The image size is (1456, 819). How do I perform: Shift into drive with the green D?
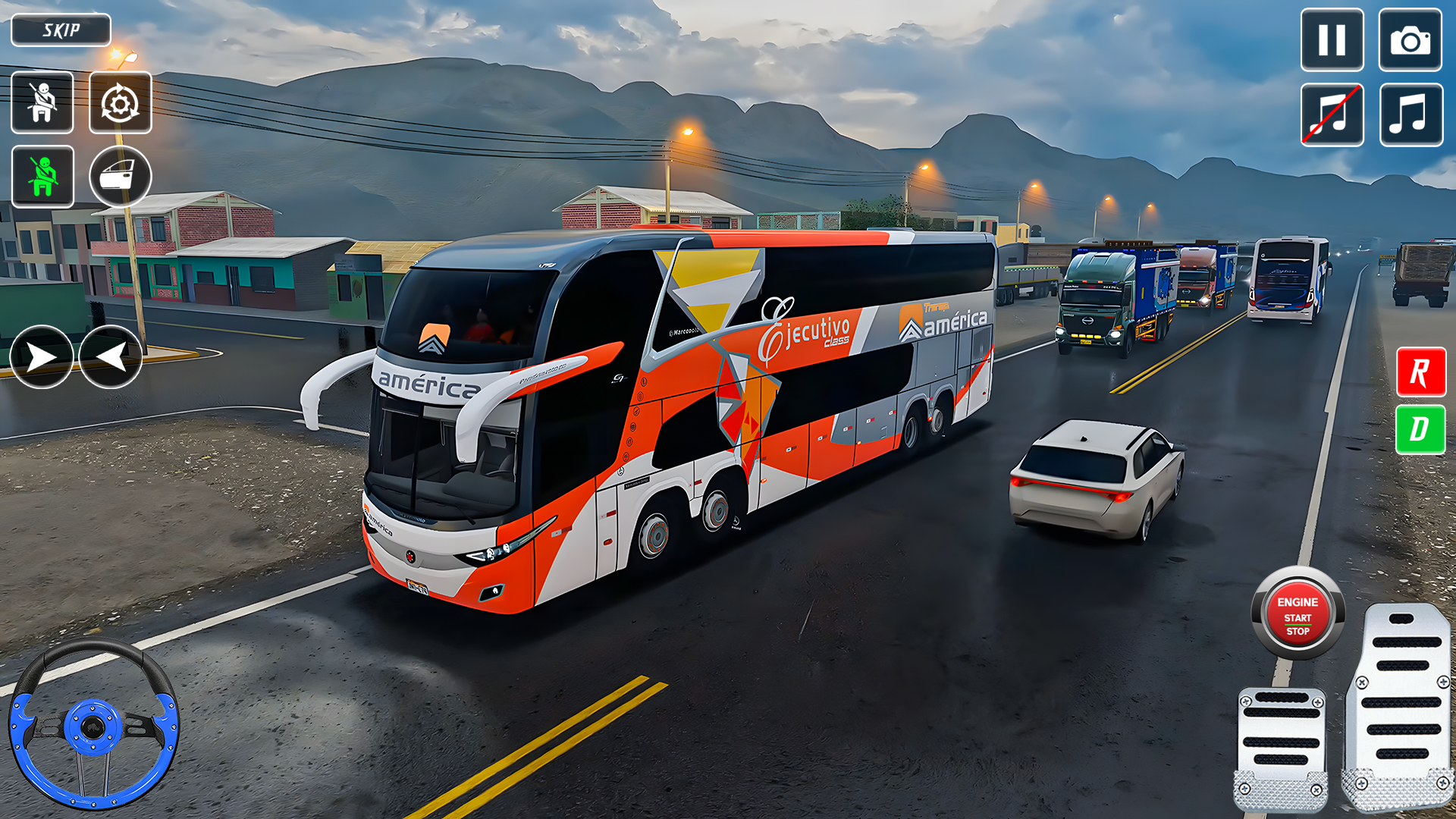[1420, 429]
